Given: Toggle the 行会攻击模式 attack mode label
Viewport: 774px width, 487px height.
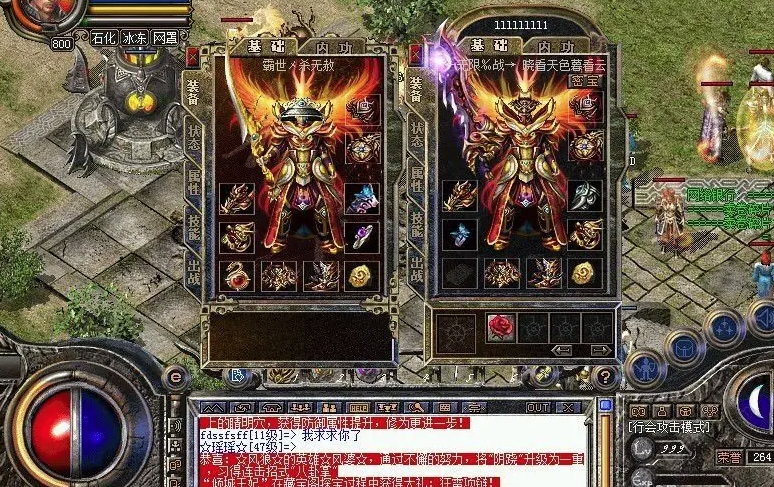Looking at the screenshot, I should pos(669,427).
